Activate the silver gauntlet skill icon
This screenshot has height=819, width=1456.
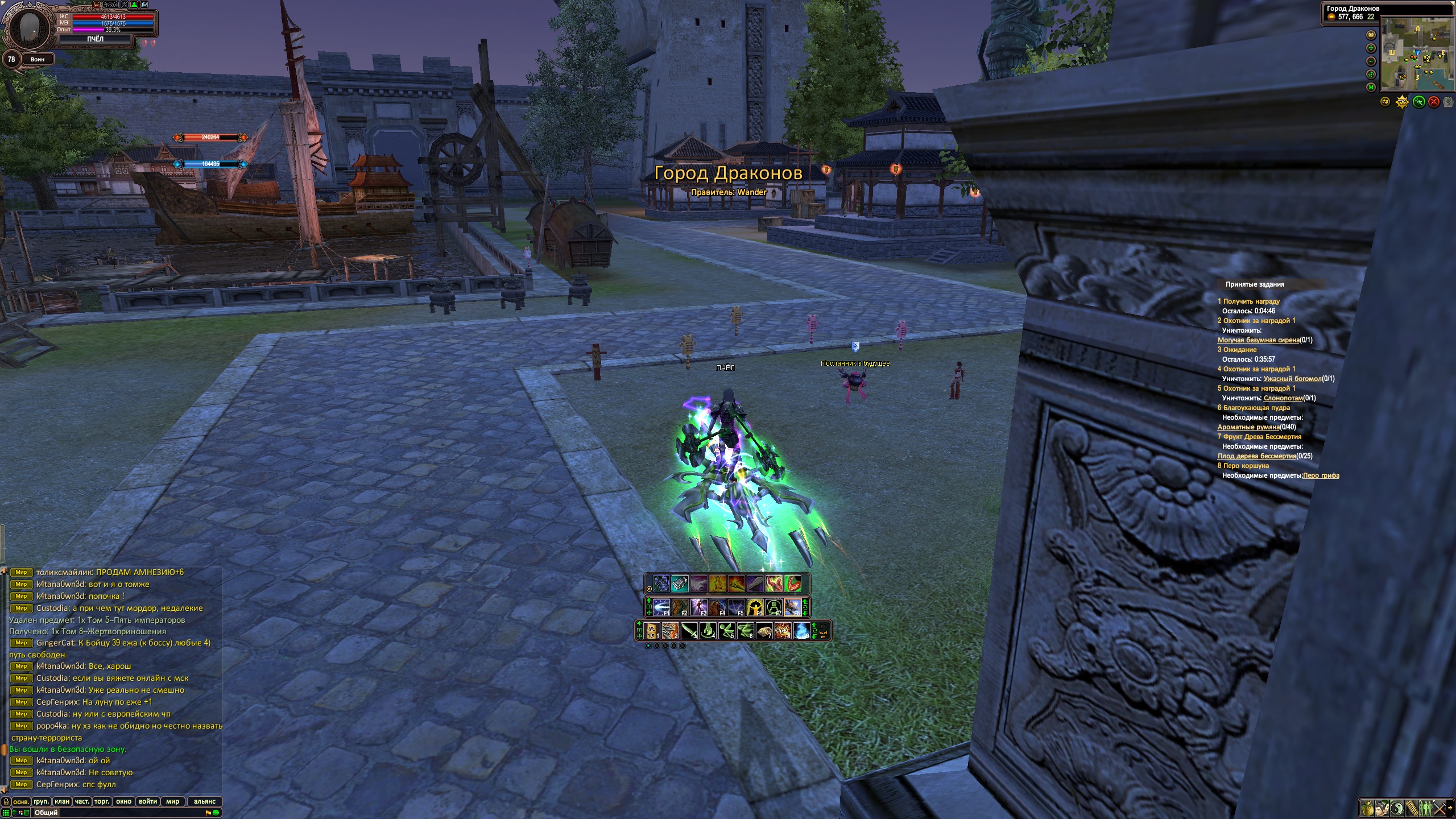pyautogui.click(x=680, y=584)
